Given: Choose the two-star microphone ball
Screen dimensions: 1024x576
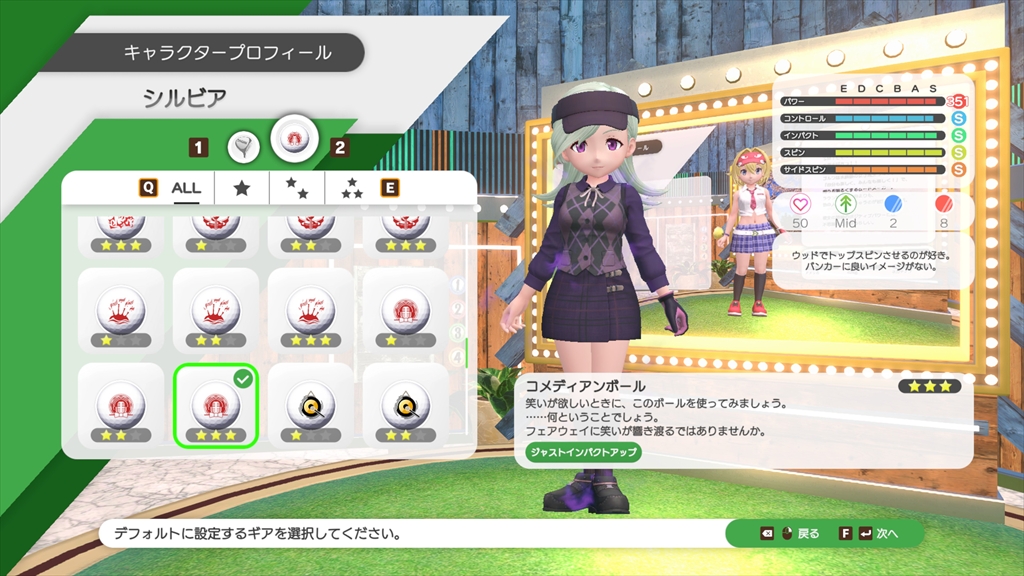Looking at the screenshot, I should pos(121,405).
